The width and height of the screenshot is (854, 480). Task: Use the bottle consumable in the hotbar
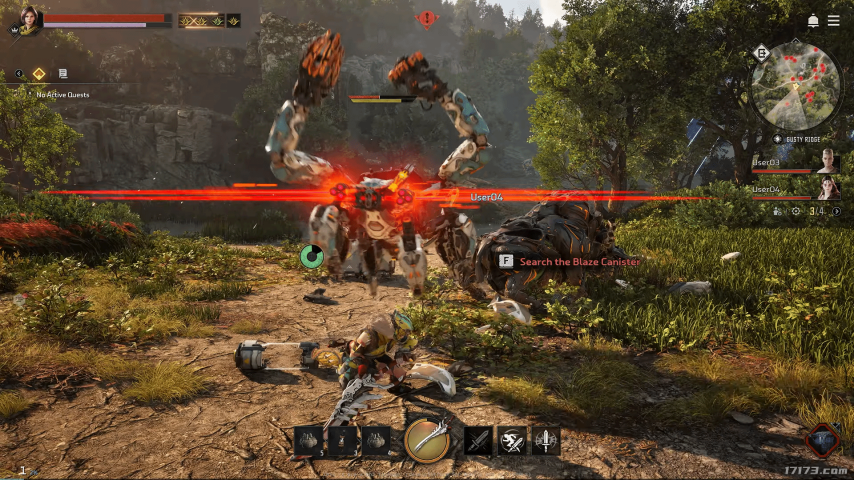[x=343, y=440]
